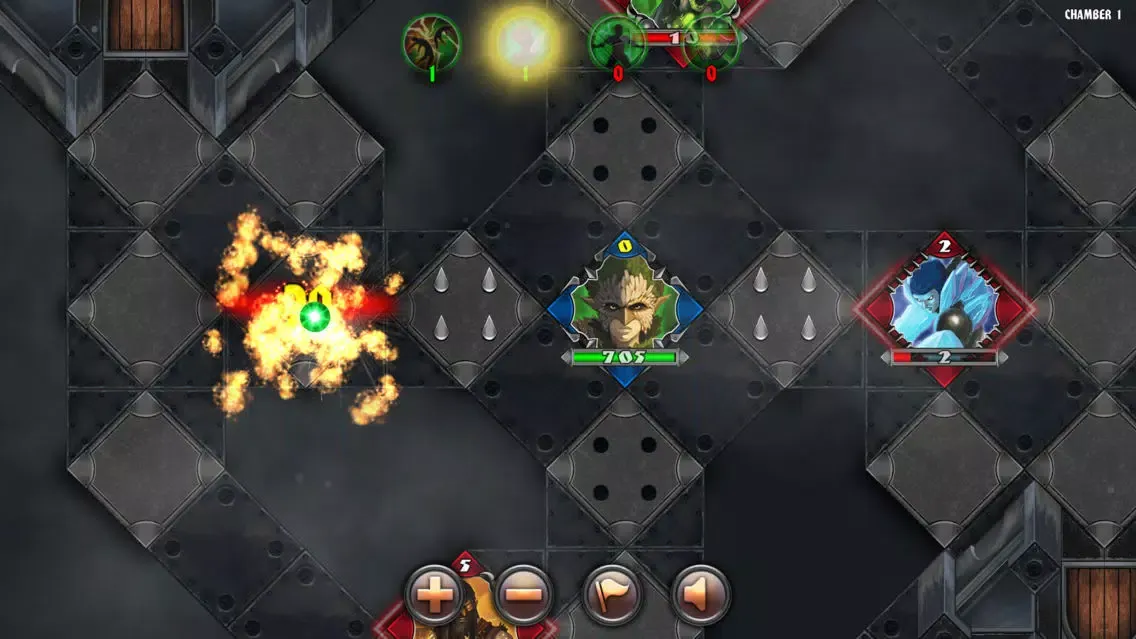Activate the roots ability icon
This screenshot has height=639, width=1136.
click(431, 42)
